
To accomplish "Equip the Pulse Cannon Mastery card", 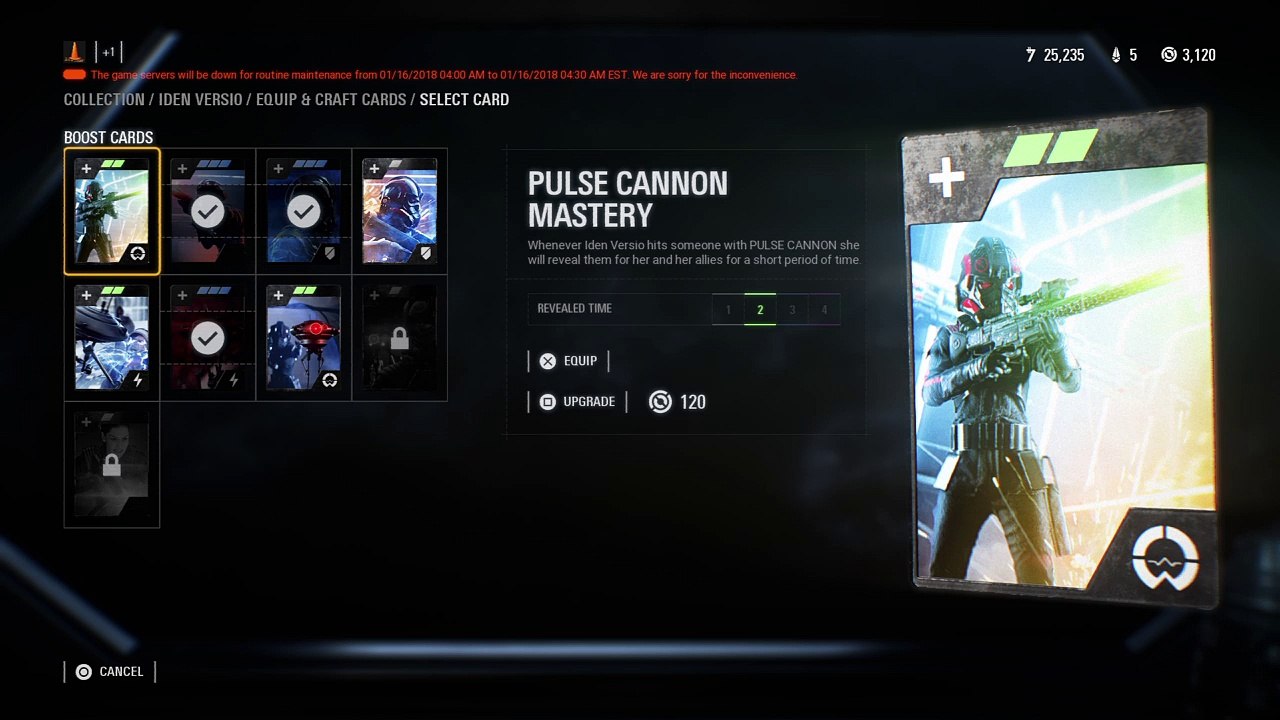I will click(568, 361).
